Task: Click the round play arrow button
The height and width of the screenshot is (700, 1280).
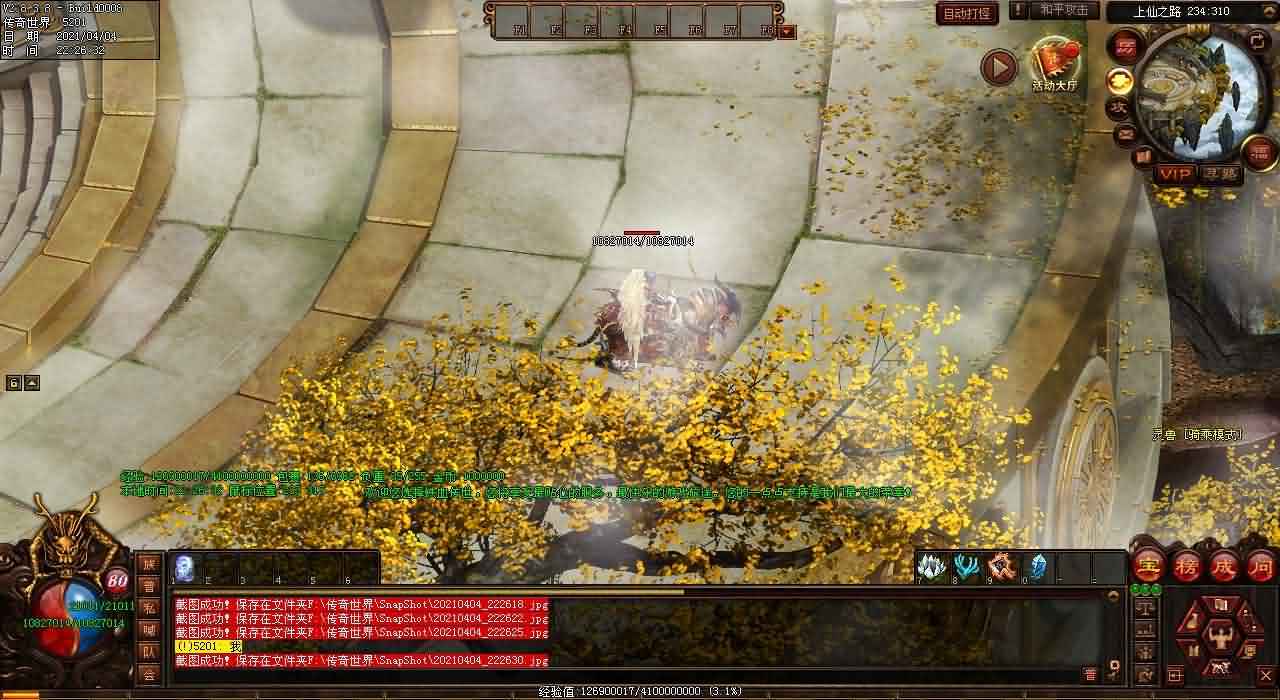Action: [x=998, y=68]
